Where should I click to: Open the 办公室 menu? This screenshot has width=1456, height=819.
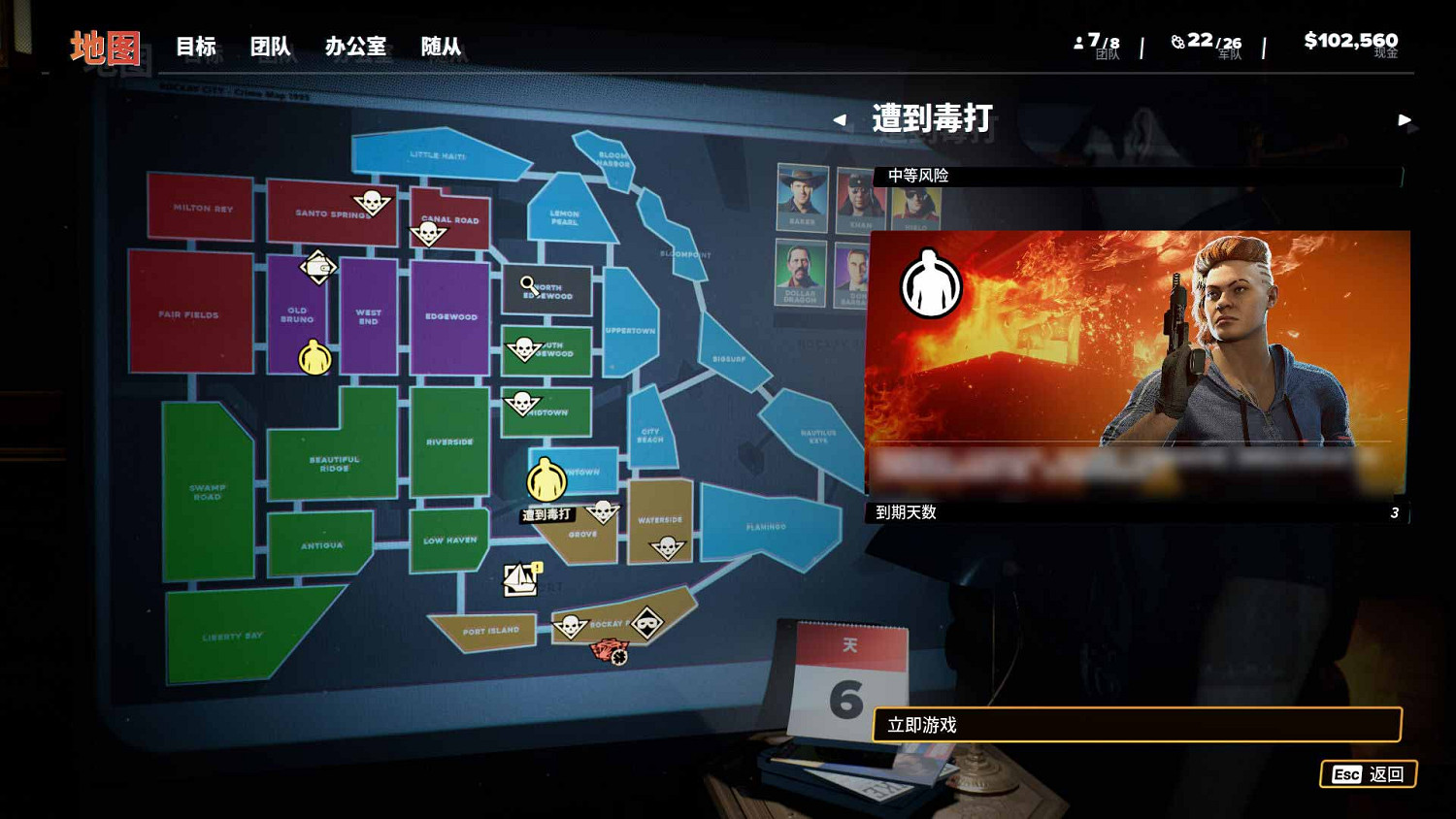[x=355, y=46]
